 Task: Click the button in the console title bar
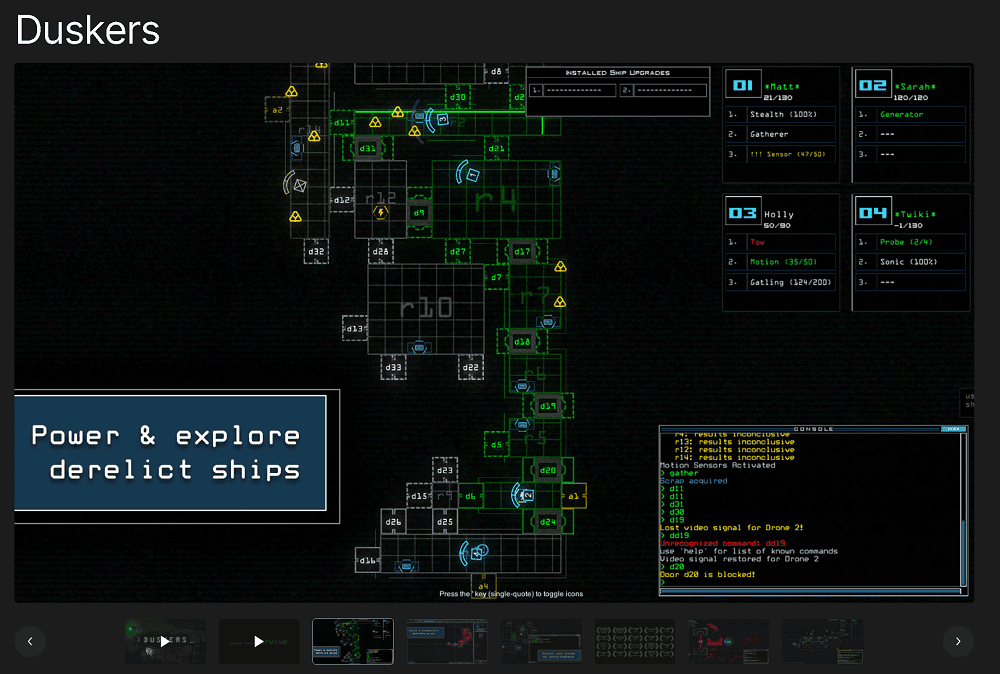954,429
